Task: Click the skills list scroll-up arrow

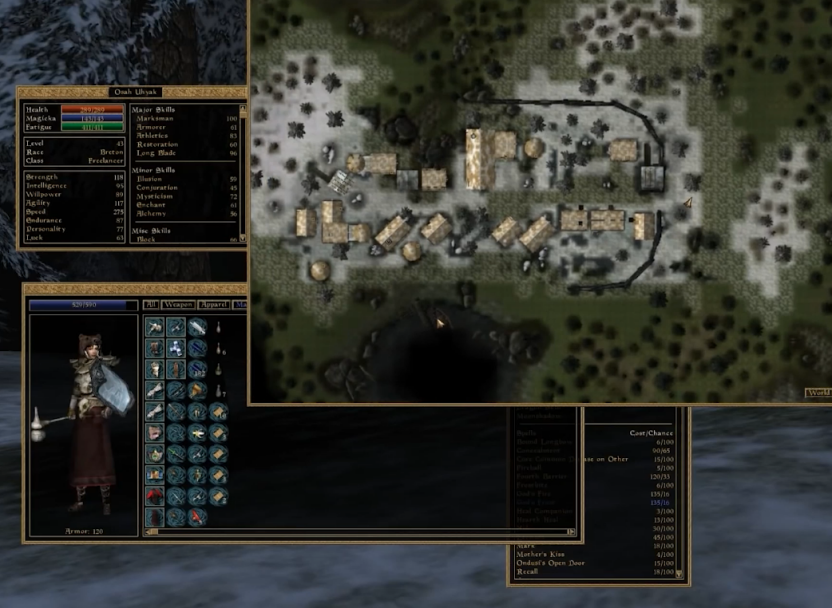Action: 241,105
